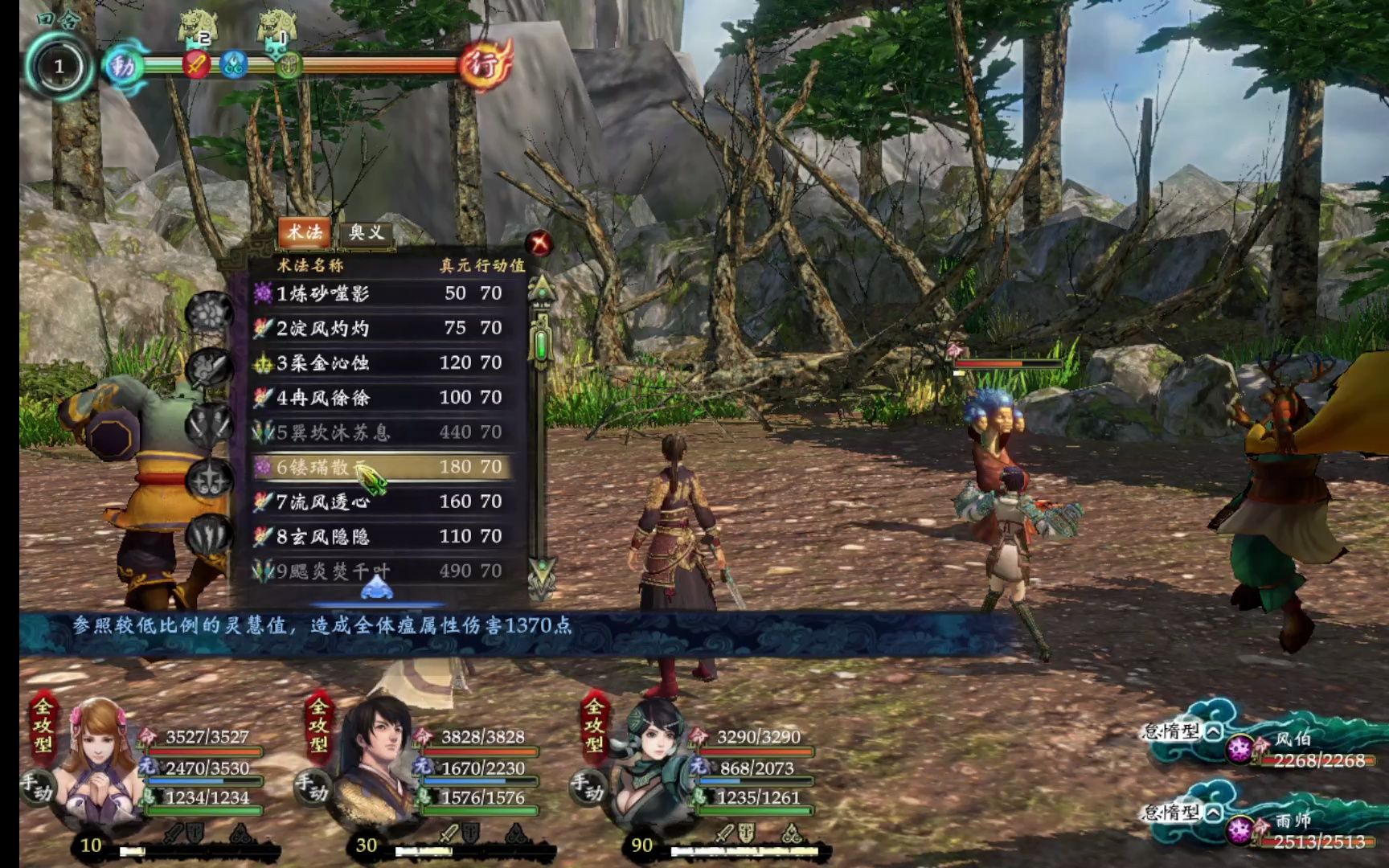Viewport: 1389px width, 868px height.
Task: Expand 雨师's 怠惰型 arrow button
Action: click(x=1213, y=813)
